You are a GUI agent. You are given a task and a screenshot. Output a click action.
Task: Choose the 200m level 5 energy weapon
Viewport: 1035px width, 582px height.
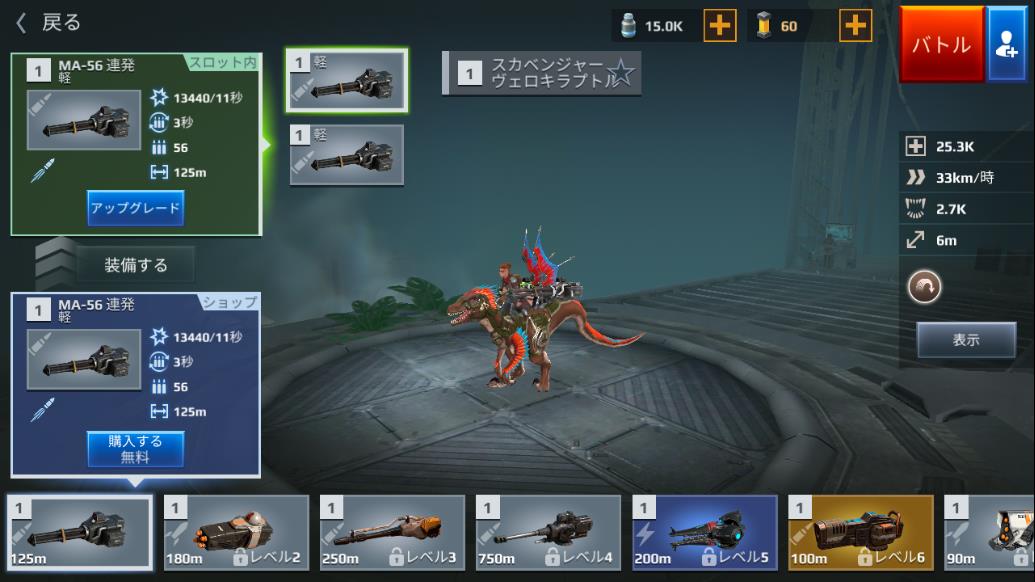pos(704,532)
